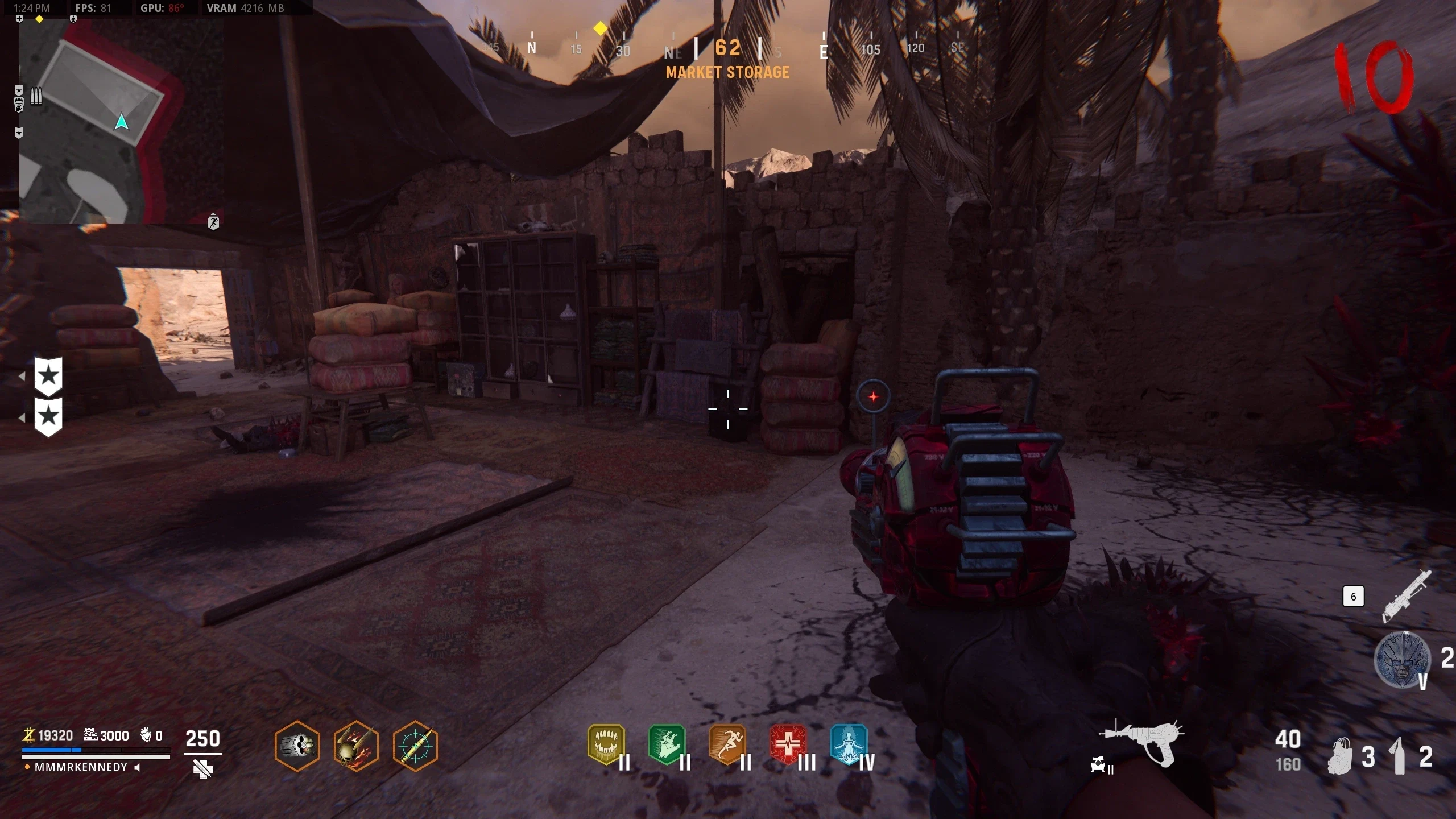Select the blue glowing figure perk icon
Viewport: 1456px width, 819px height.
849,743
